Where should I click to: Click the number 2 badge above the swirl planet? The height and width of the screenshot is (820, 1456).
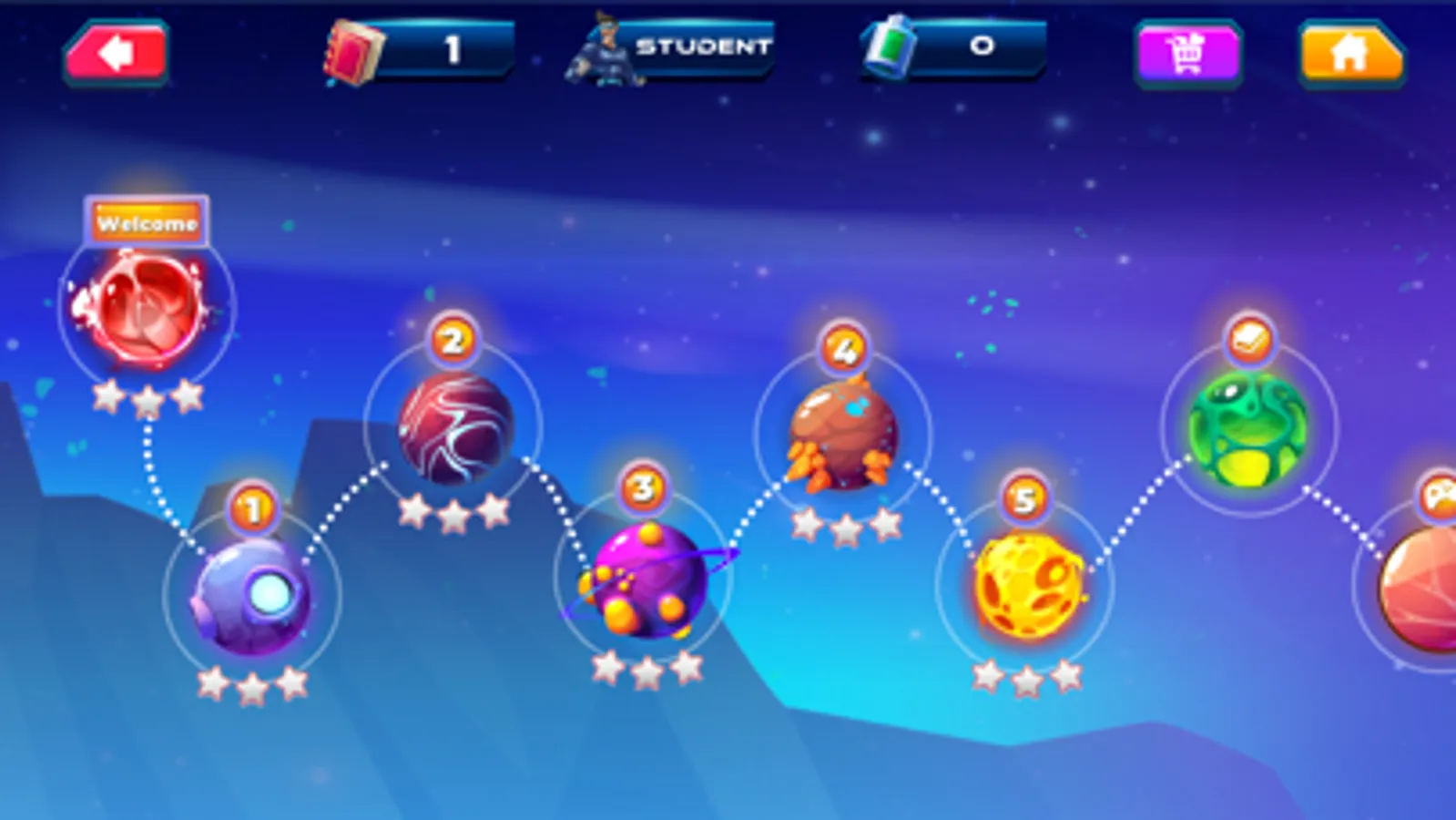pos(450,342)
